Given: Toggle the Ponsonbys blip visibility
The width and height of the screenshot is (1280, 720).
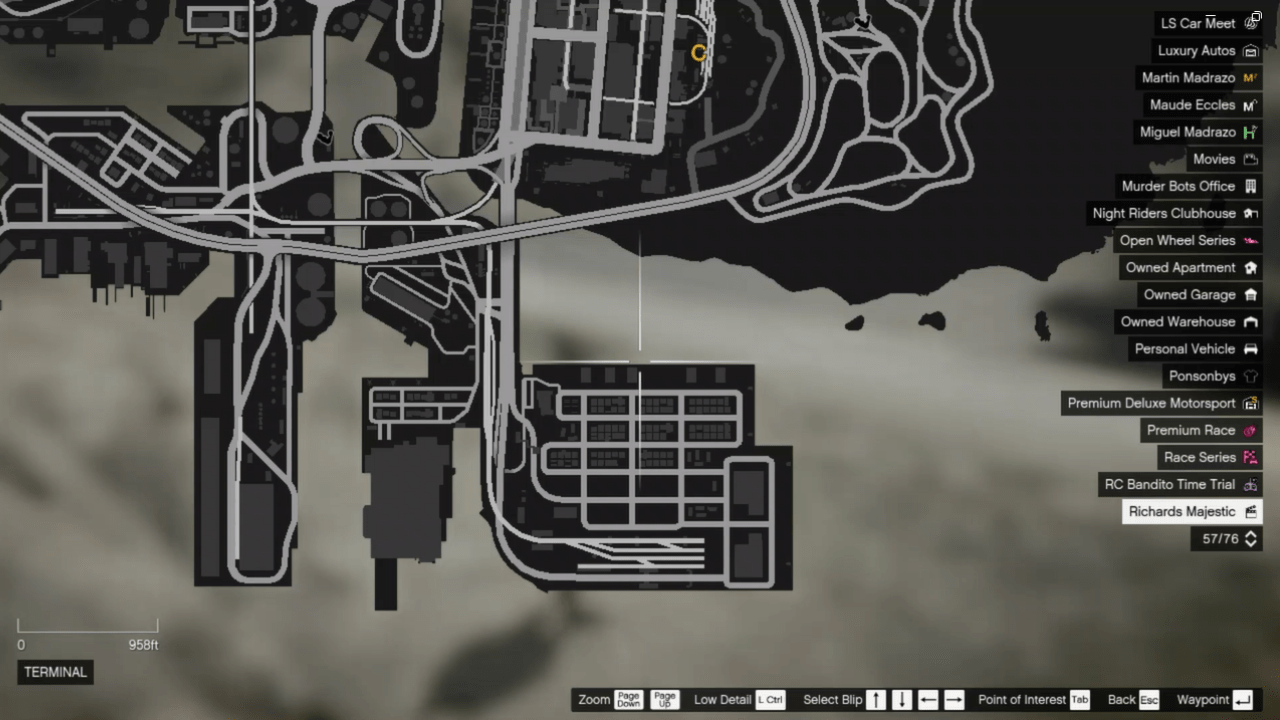Looking at the screenshot, I should click(1250, 376).
